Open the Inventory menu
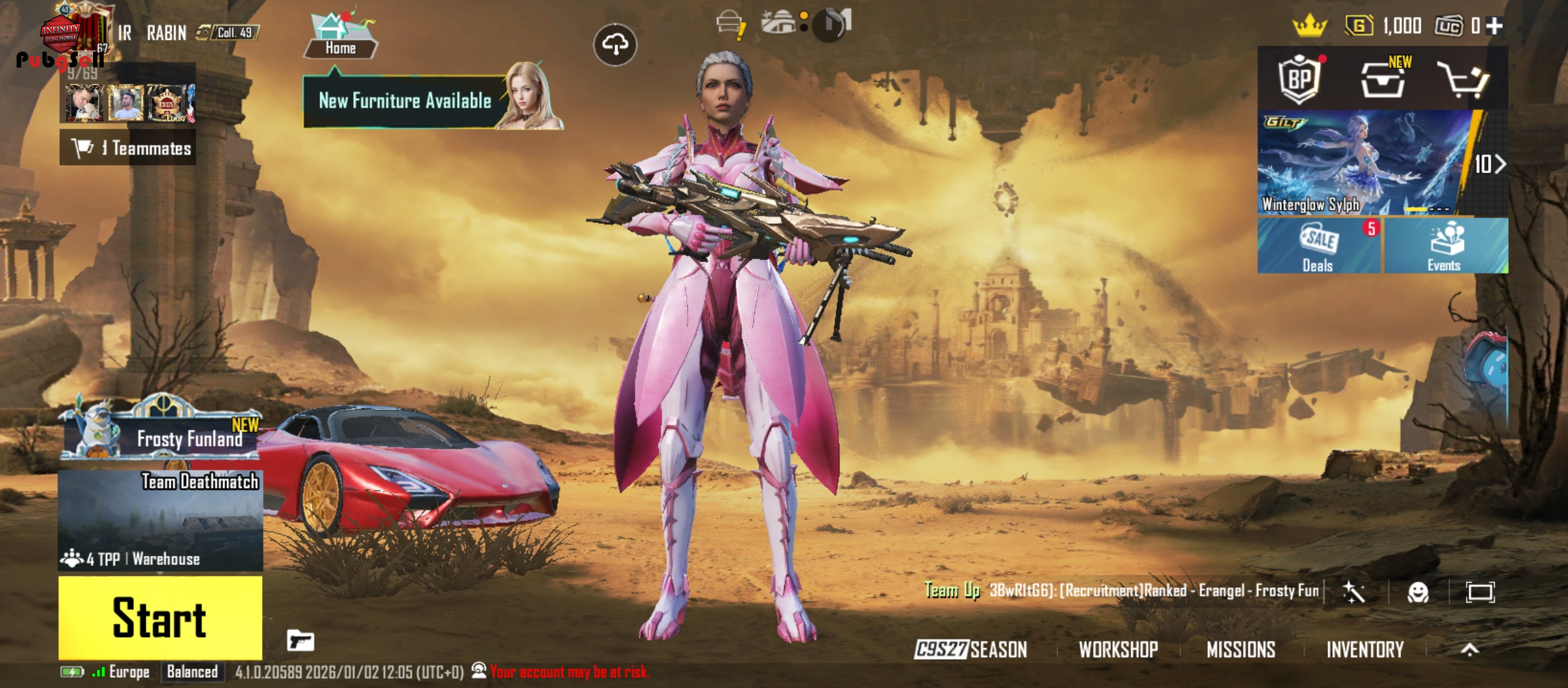This screenshot has height=688, width=1568. click(1365, 649)
